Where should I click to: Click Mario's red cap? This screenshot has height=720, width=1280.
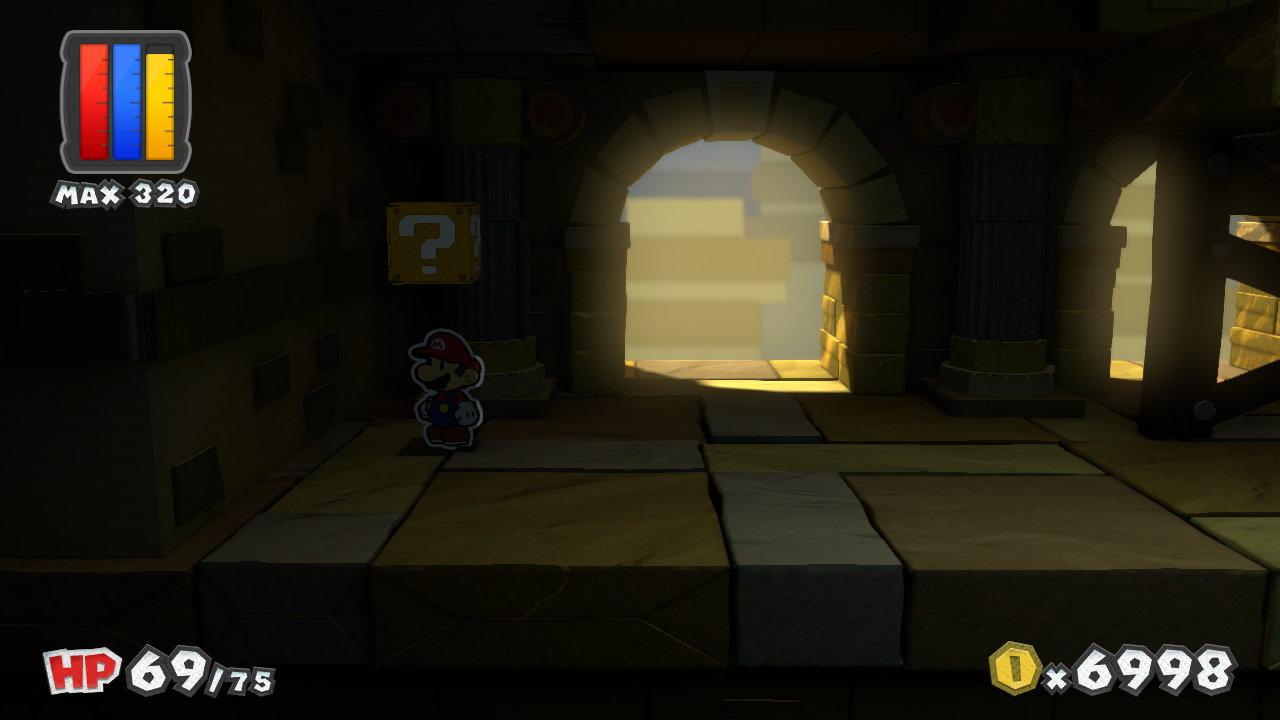(x=447, y=345)
